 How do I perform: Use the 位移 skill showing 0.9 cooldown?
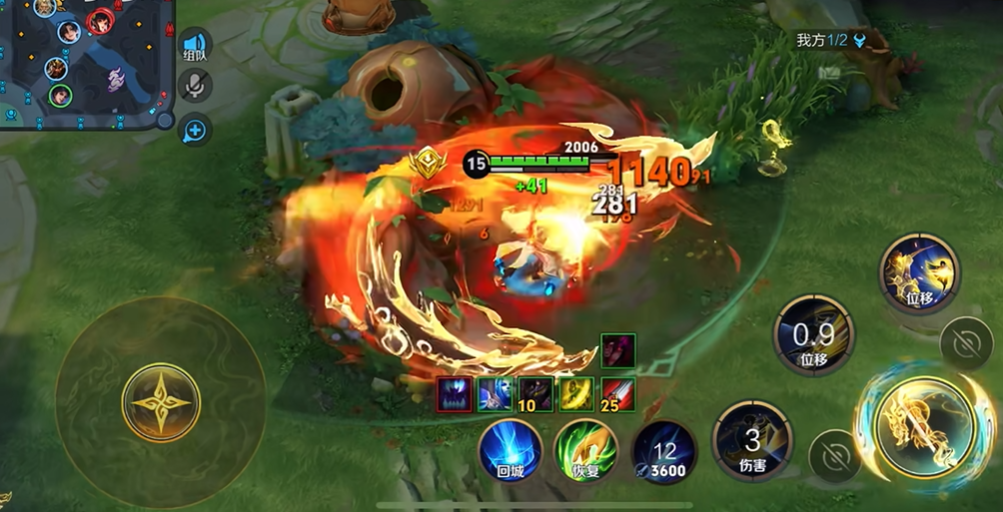click(x=815, y=335)
